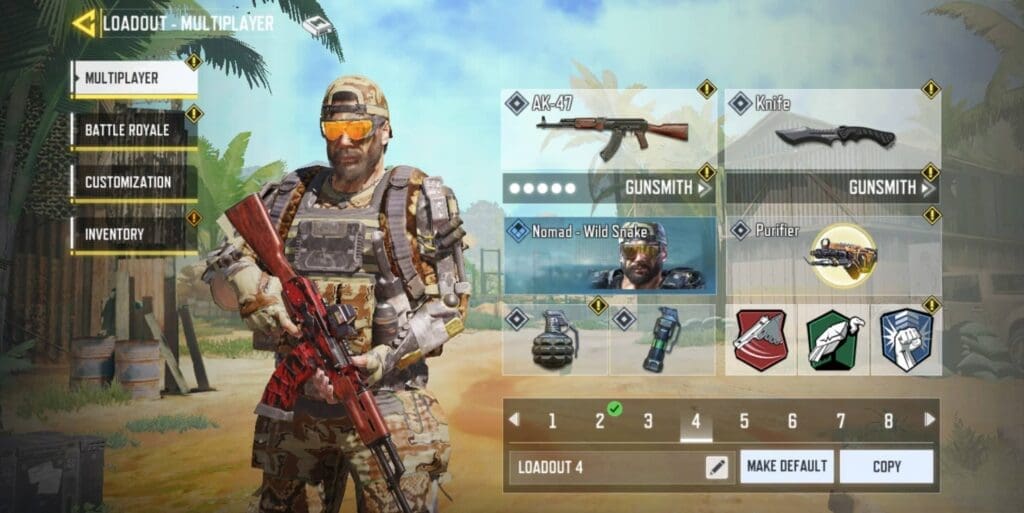Change the Nomad - Wild Snake operator
Viewport: 1024px width, 513px height.
[610, 256]
